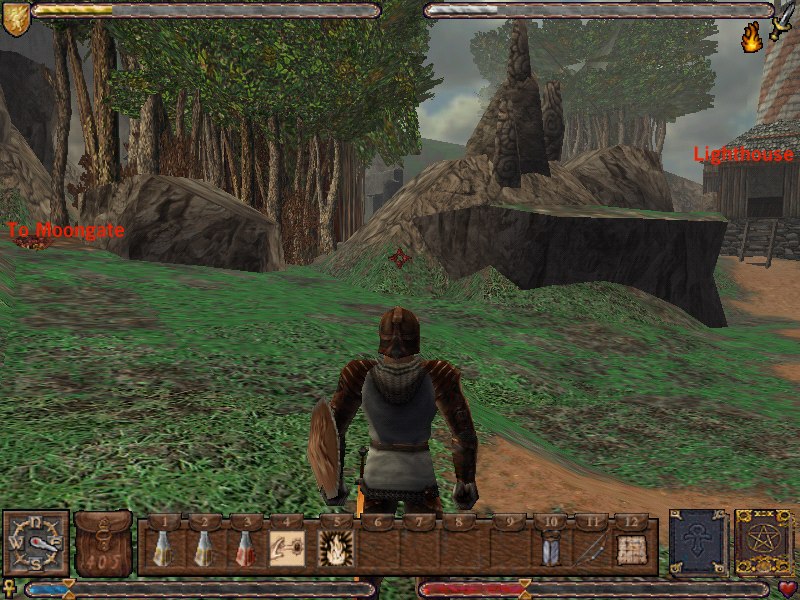The height and width of the screenshot is (600, 800).
Task: Click the sword weapon icon
Action: [x=782, y=18]
